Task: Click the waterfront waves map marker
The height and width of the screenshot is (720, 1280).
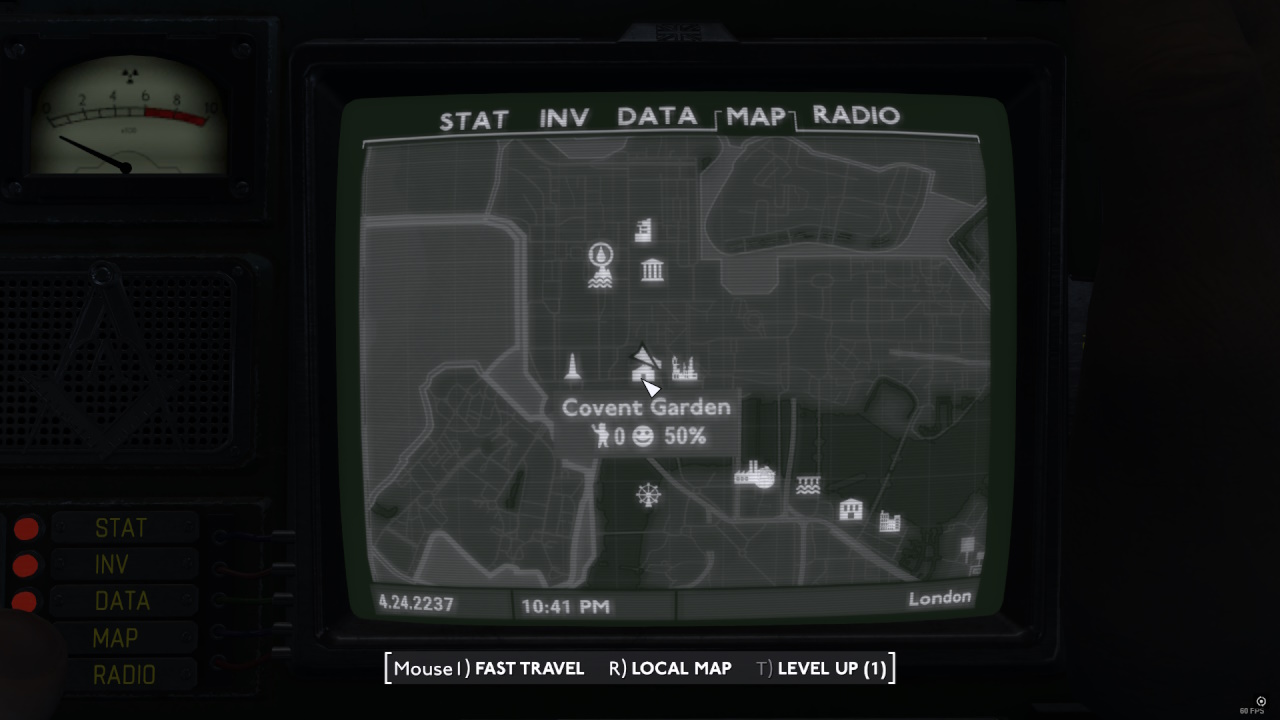Action: click(808, 484)
